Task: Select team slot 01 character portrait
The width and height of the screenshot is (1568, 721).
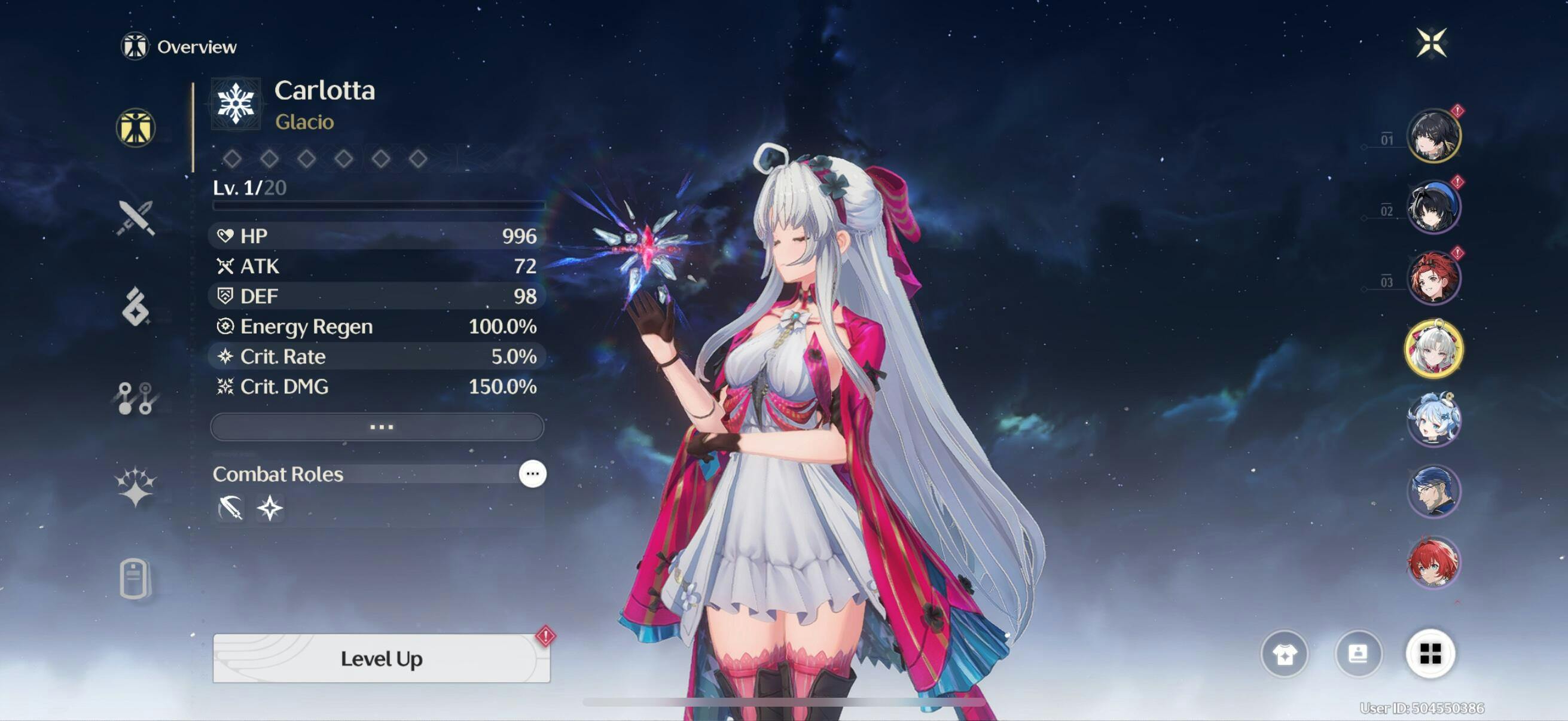Action: (x=1433, y=136)
